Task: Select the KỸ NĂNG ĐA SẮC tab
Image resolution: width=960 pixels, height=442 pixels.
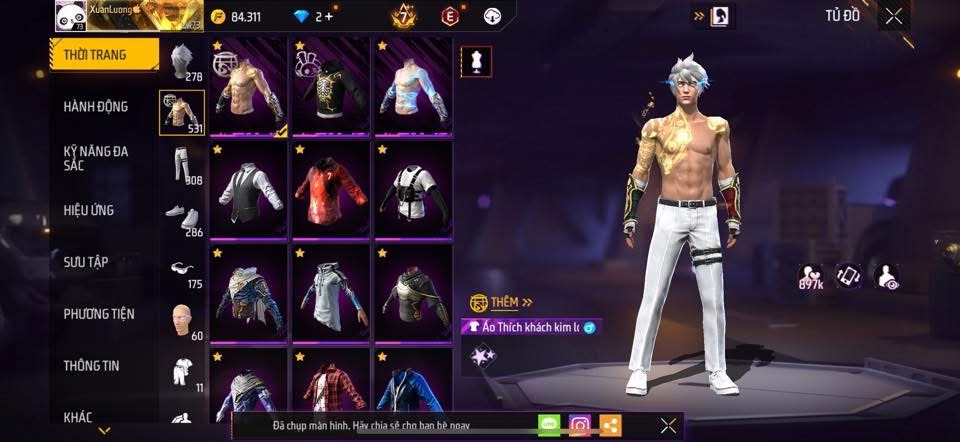Action: pyautogui.click(x=96, y=158)
